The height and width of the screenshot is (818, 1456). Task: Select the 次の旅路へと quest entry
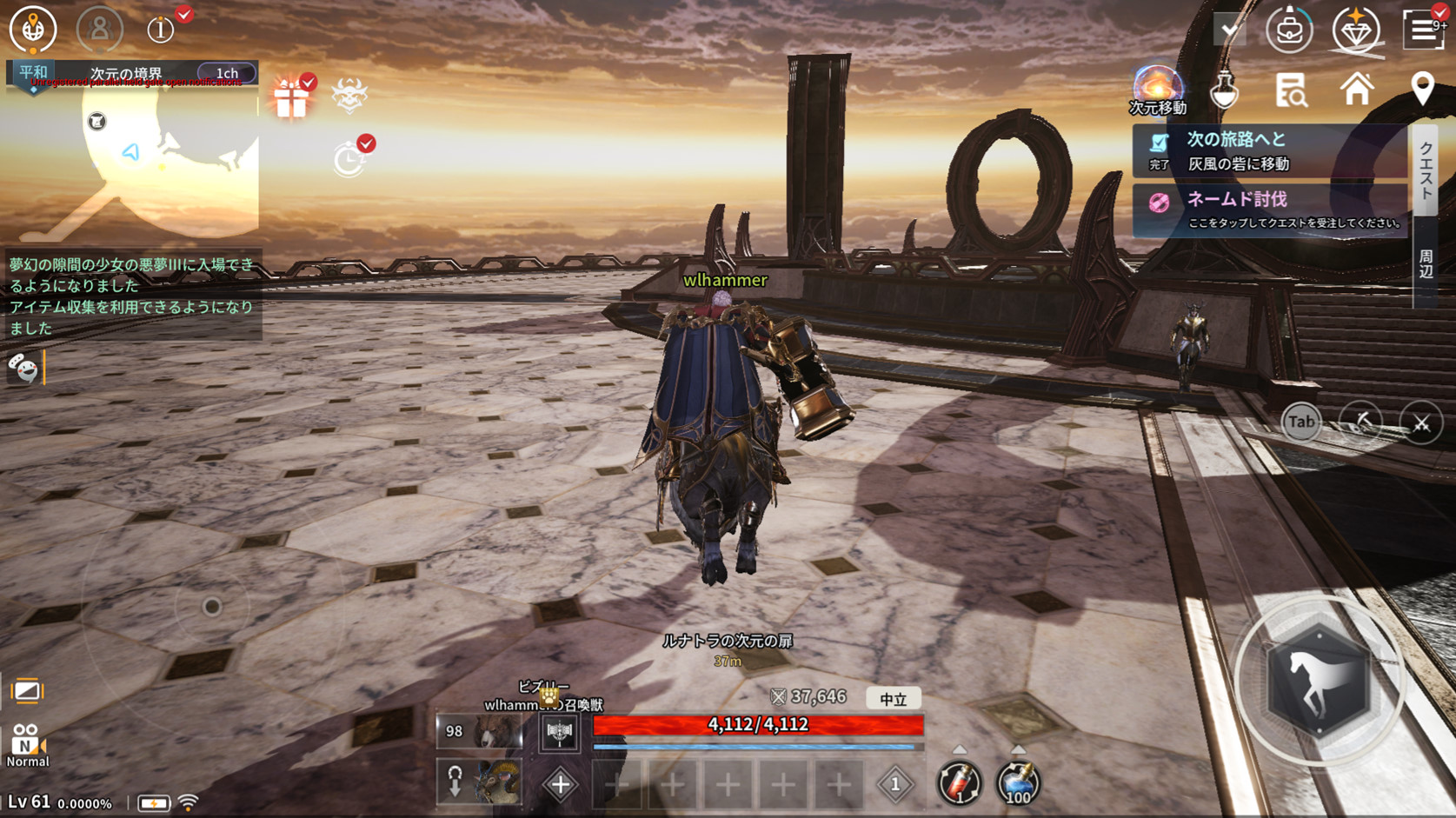coord(1269,150)
